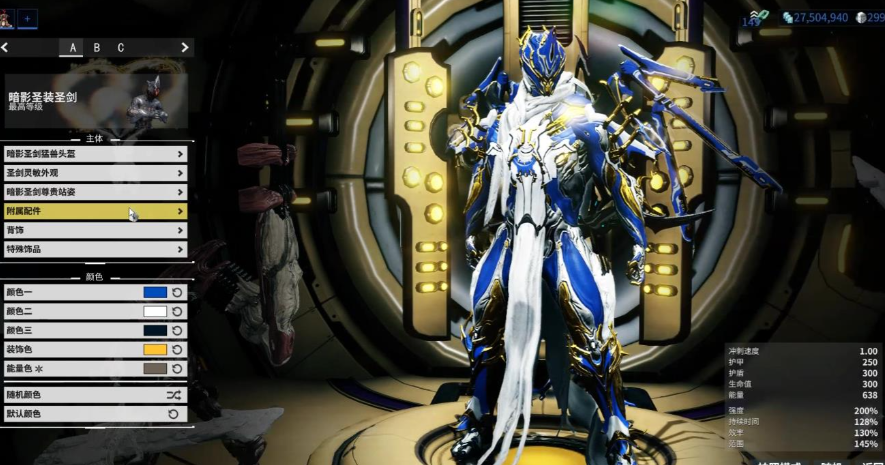885x465 pixels.
Task: Select appearance config A tab
Action: [72, 47]
